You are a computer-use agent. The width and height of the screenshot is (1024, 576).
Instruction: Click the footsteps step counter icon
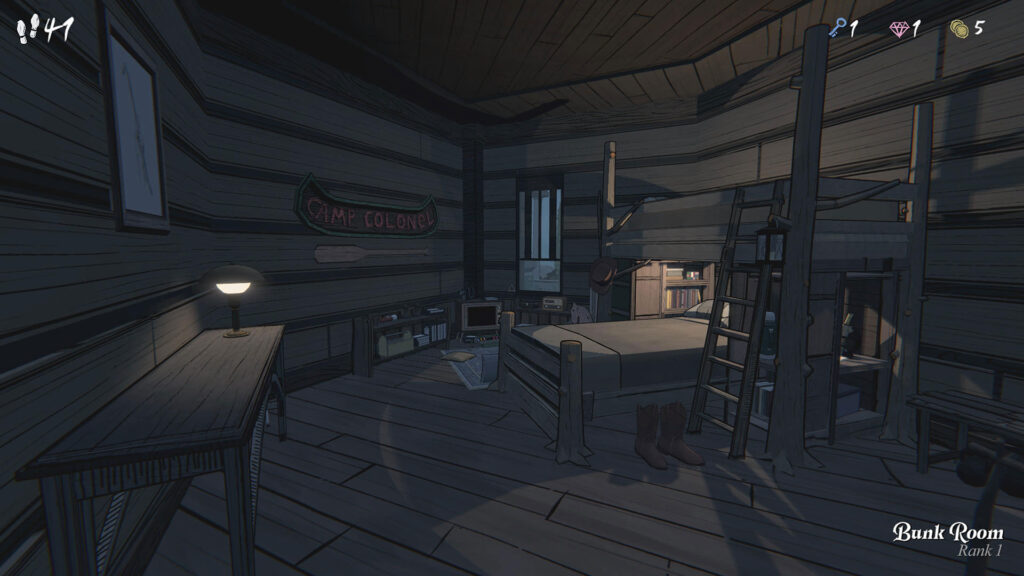(x=27, y=29)
